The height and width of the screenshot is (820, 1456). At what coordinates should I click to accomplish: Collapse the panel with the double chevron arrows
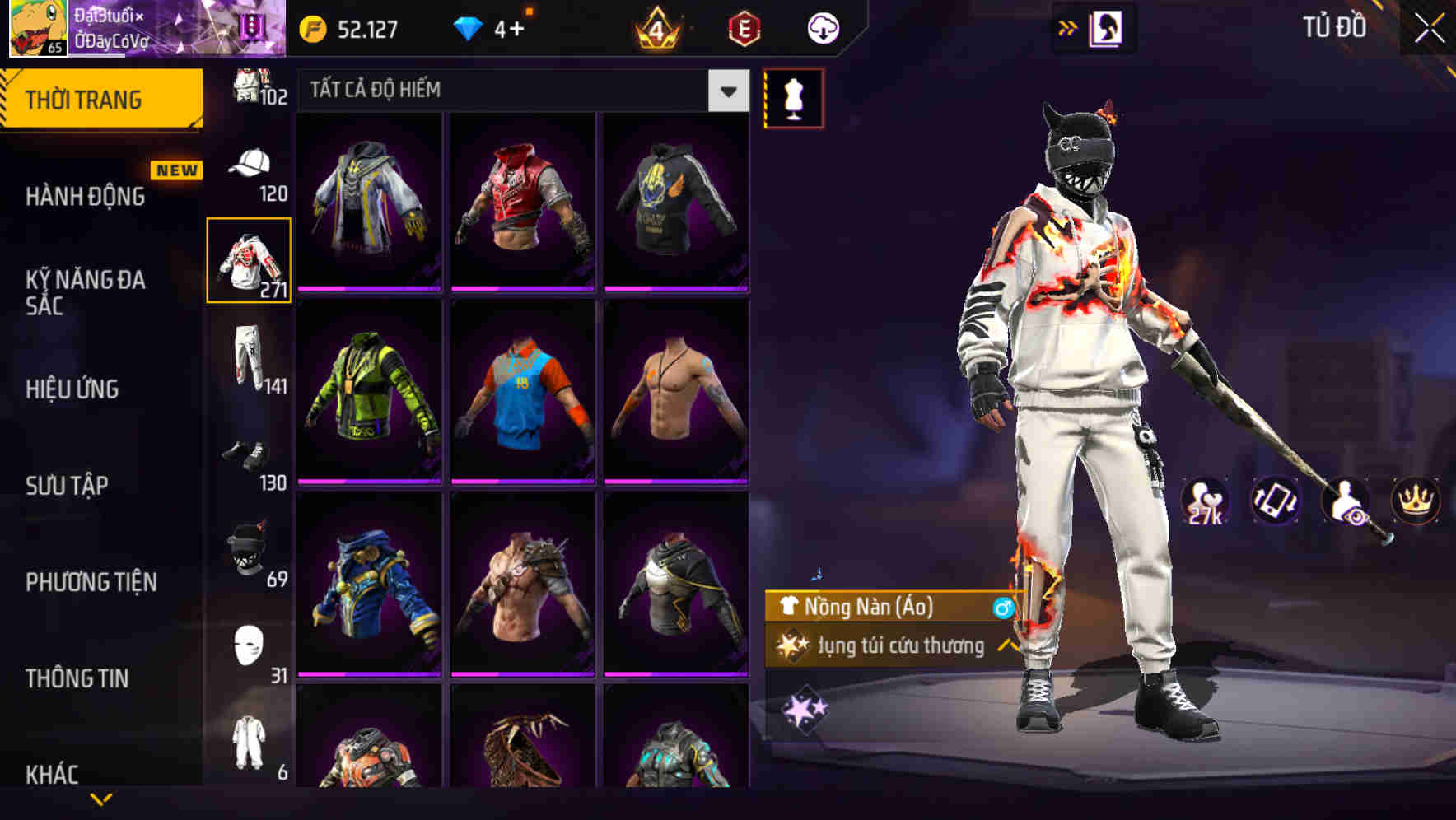tap(1068, 26)
